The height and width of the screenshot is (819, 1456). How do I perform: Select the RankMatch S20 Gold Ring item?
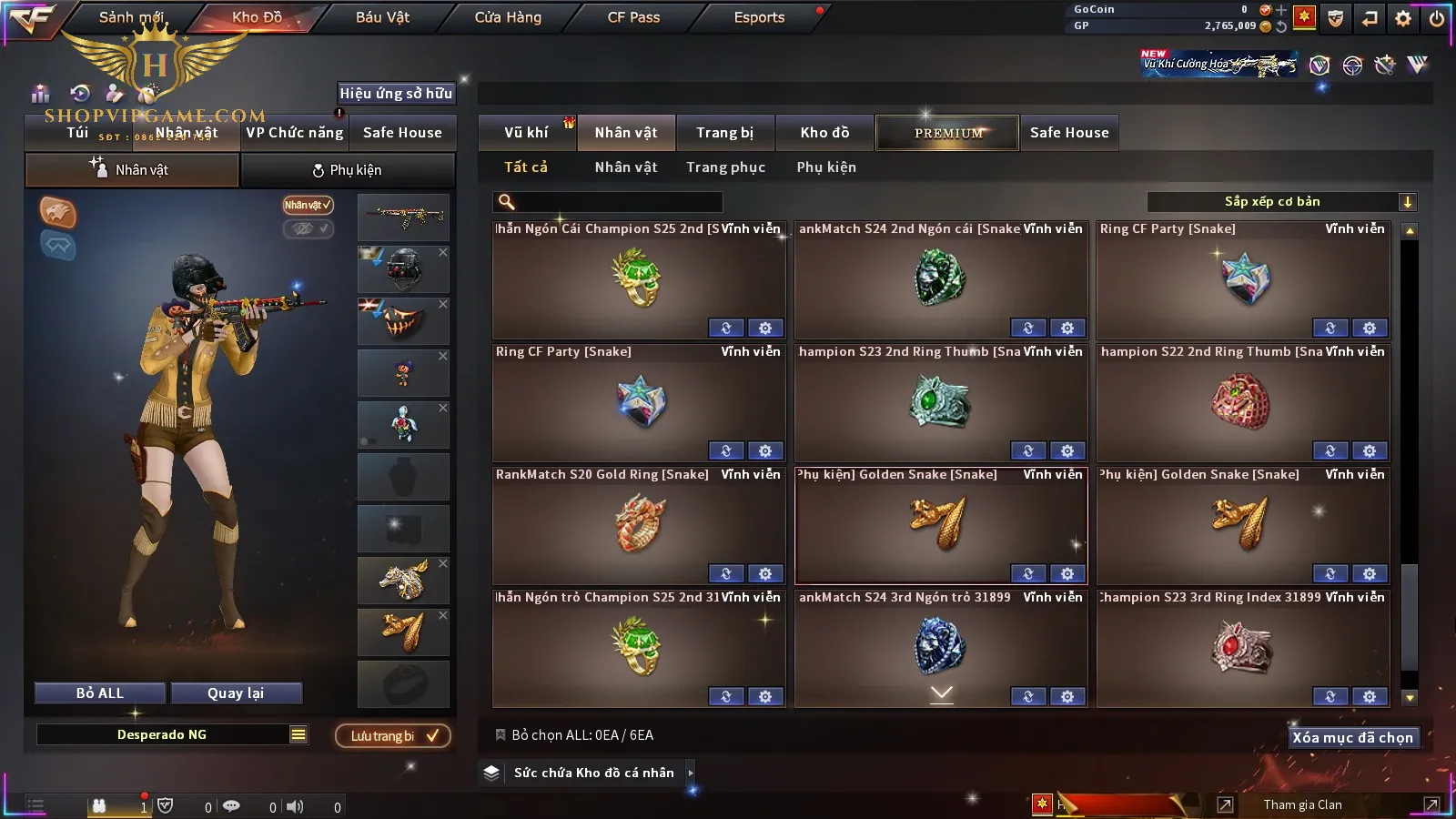click(x=639, y=523)
